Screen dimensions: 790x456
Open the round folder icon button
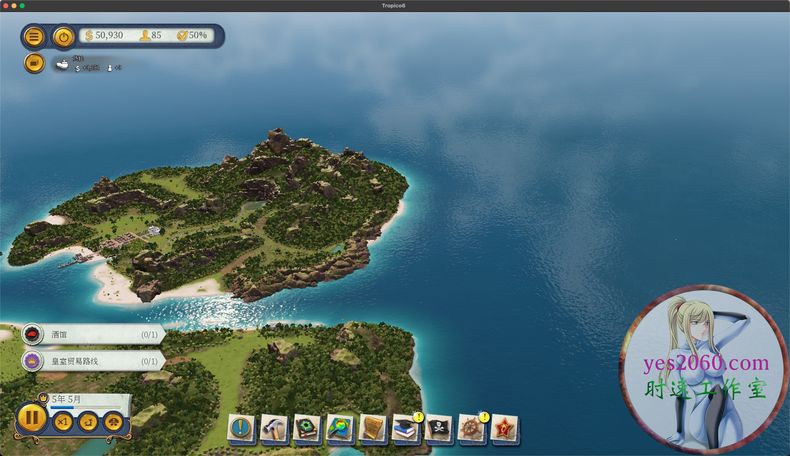(34, 63)
